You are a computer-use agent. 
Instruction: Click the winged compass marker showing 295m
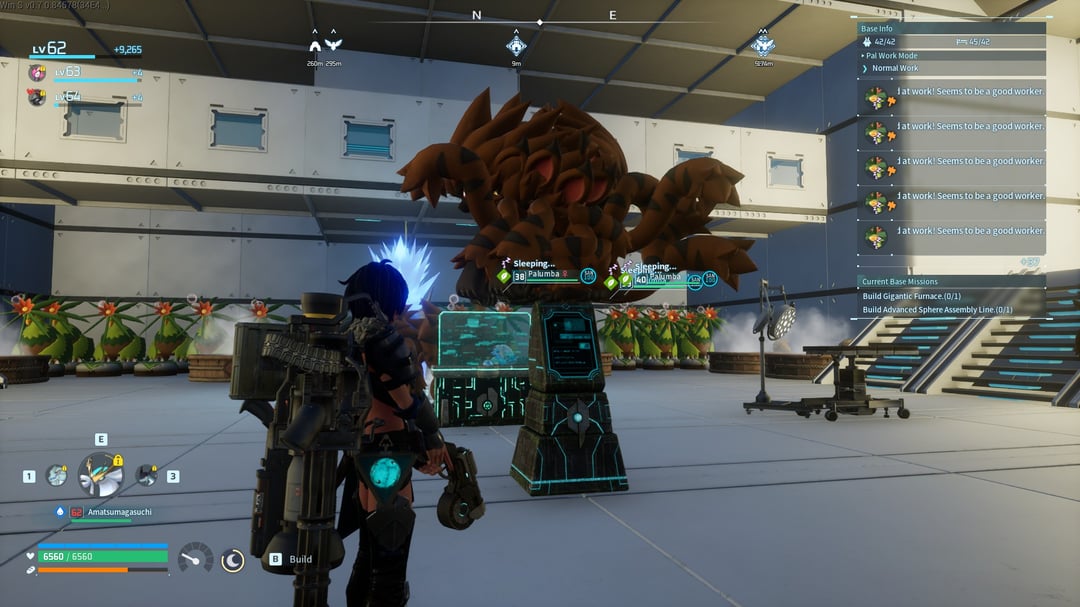tap(333, 46)
